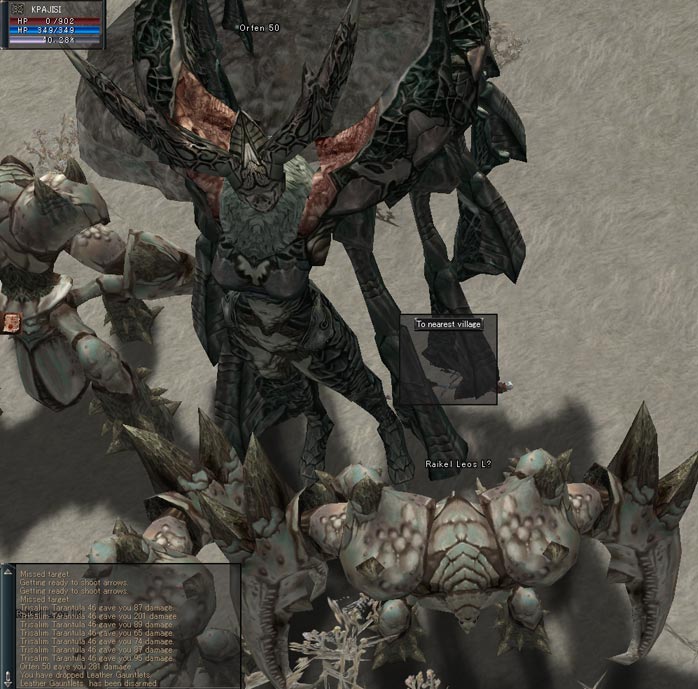This screenshot has width=698, height=689.
Task: Click the chat log's scroll-up arrow
Action: click(9, 571)
